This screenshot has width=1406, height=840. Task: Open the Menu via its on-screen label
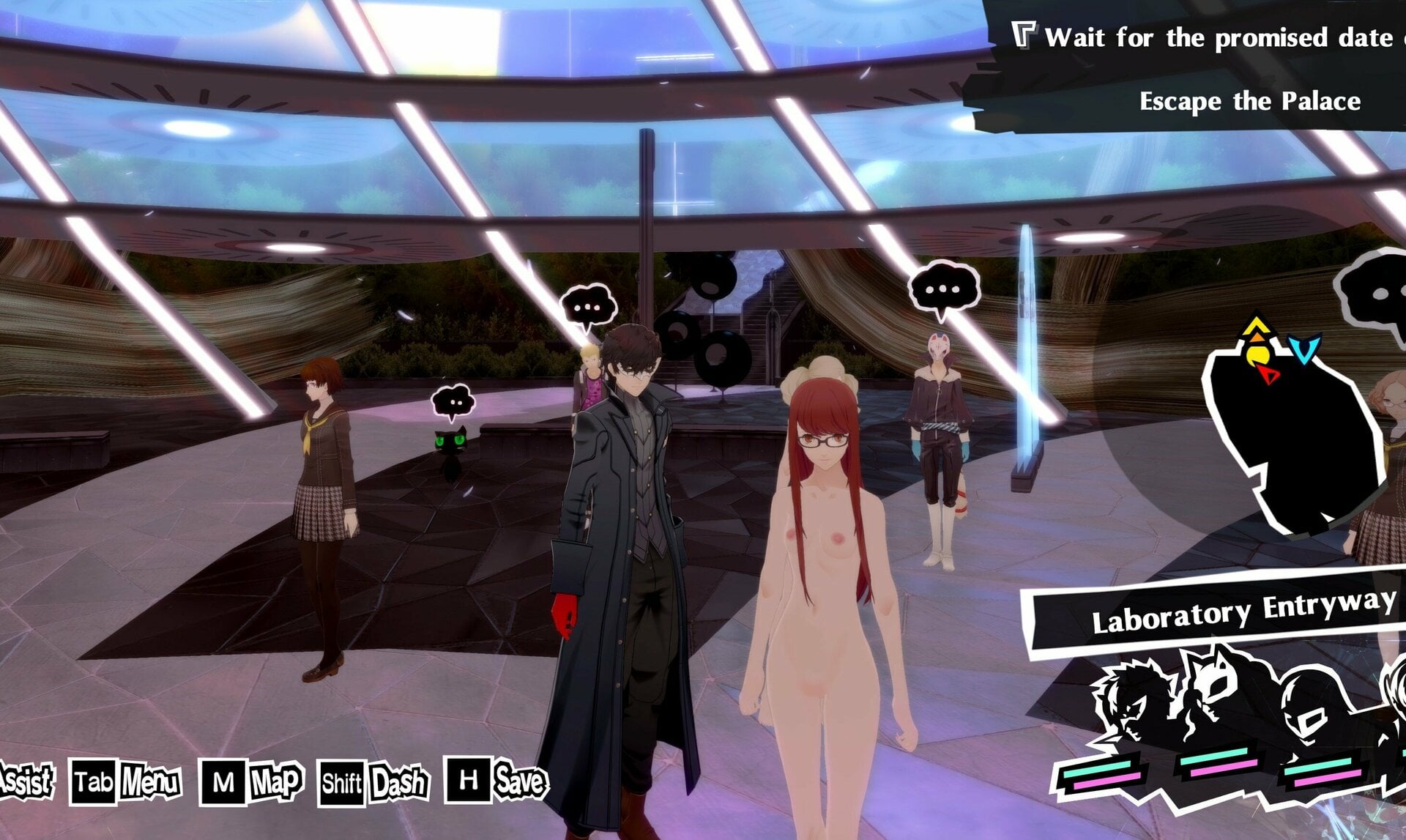click(x=149, y=781)
